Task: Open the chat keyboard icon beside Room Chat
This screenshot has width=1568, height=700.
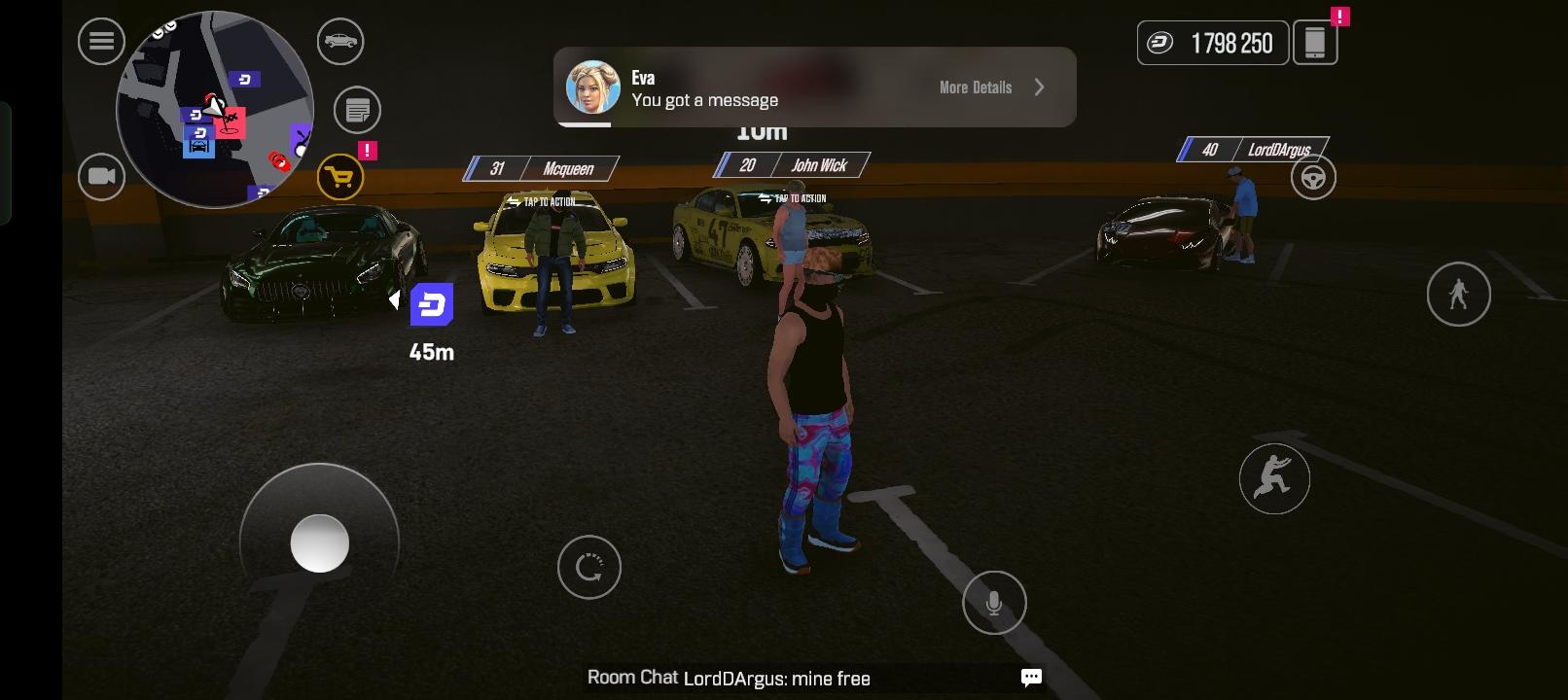Action: click(1029, 679)
